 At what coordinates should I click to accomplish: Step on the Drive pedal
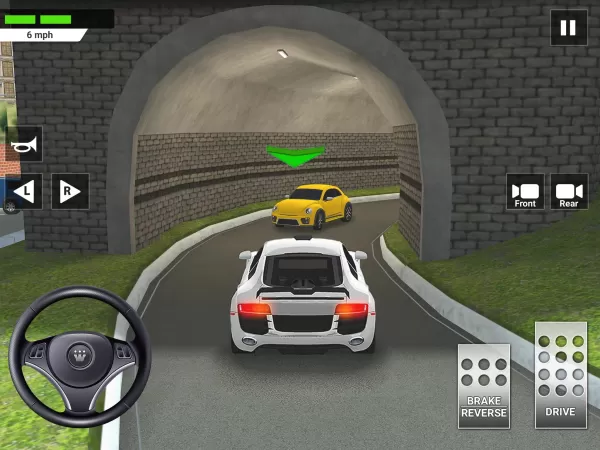point(560,374)
